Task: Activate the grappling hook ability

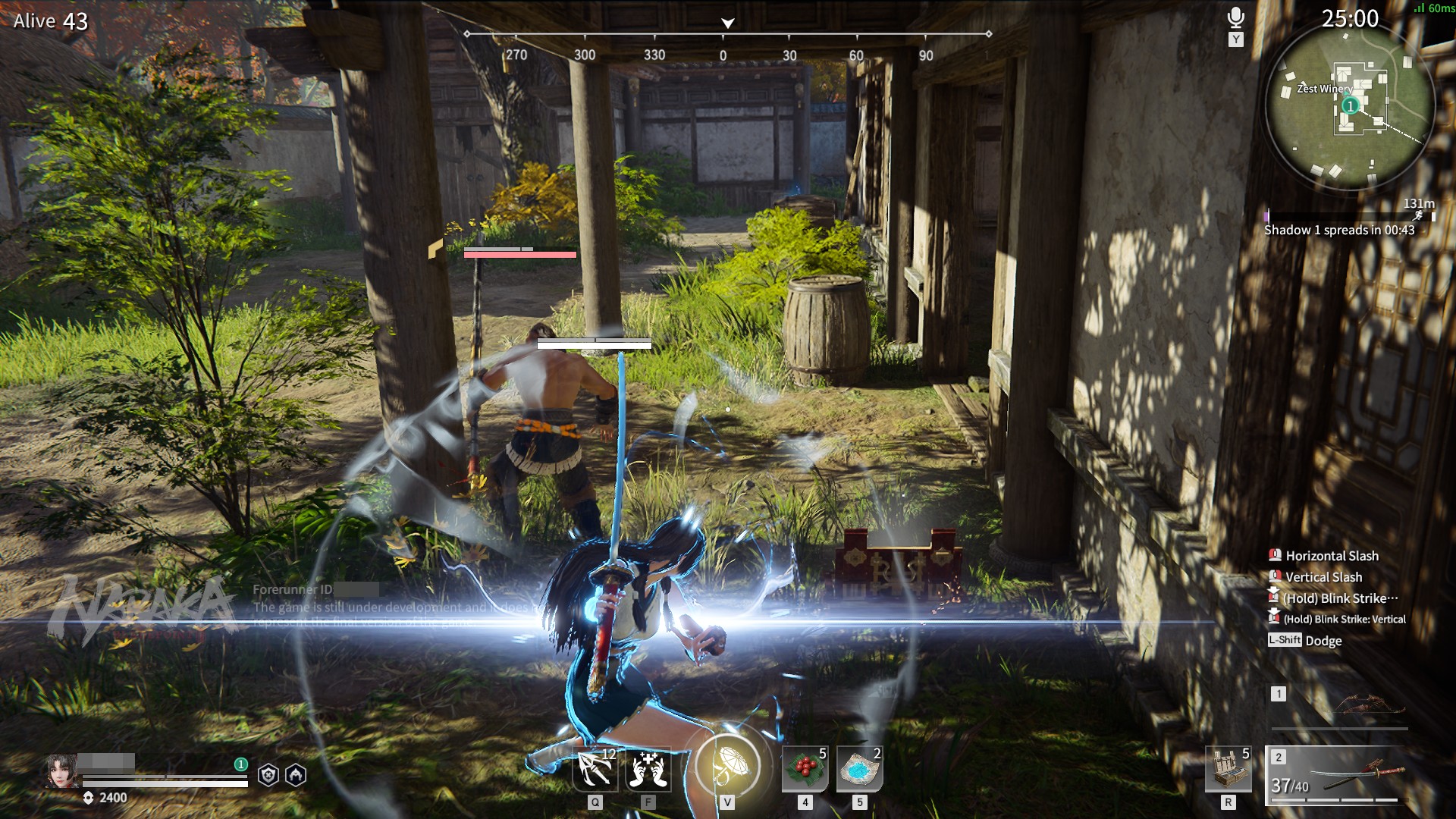Action: click(595, 769)
